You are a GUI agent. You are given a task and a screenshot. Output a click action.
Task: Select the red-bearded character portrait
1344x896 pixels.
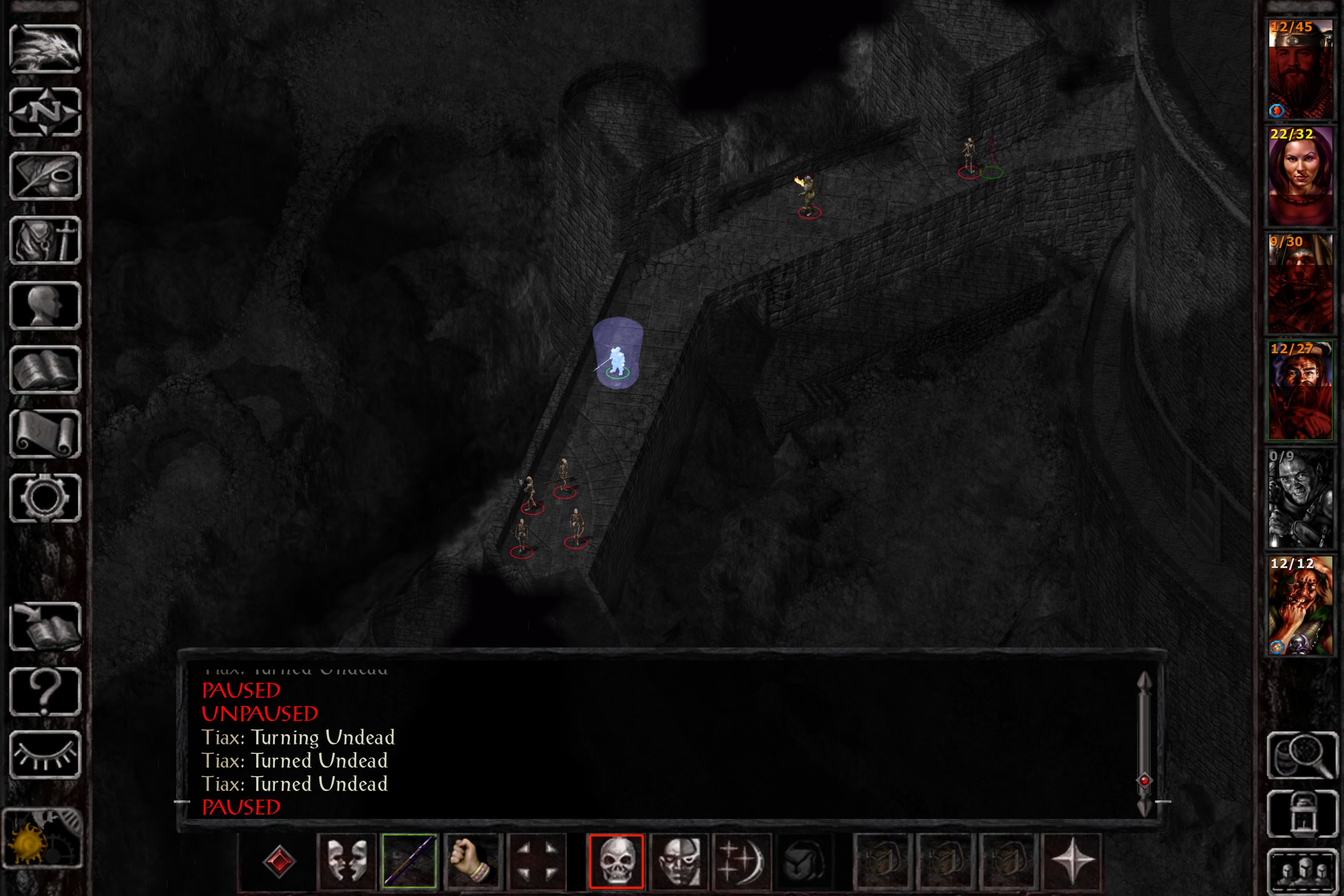pyautogui.click(x=1300, y=69)
